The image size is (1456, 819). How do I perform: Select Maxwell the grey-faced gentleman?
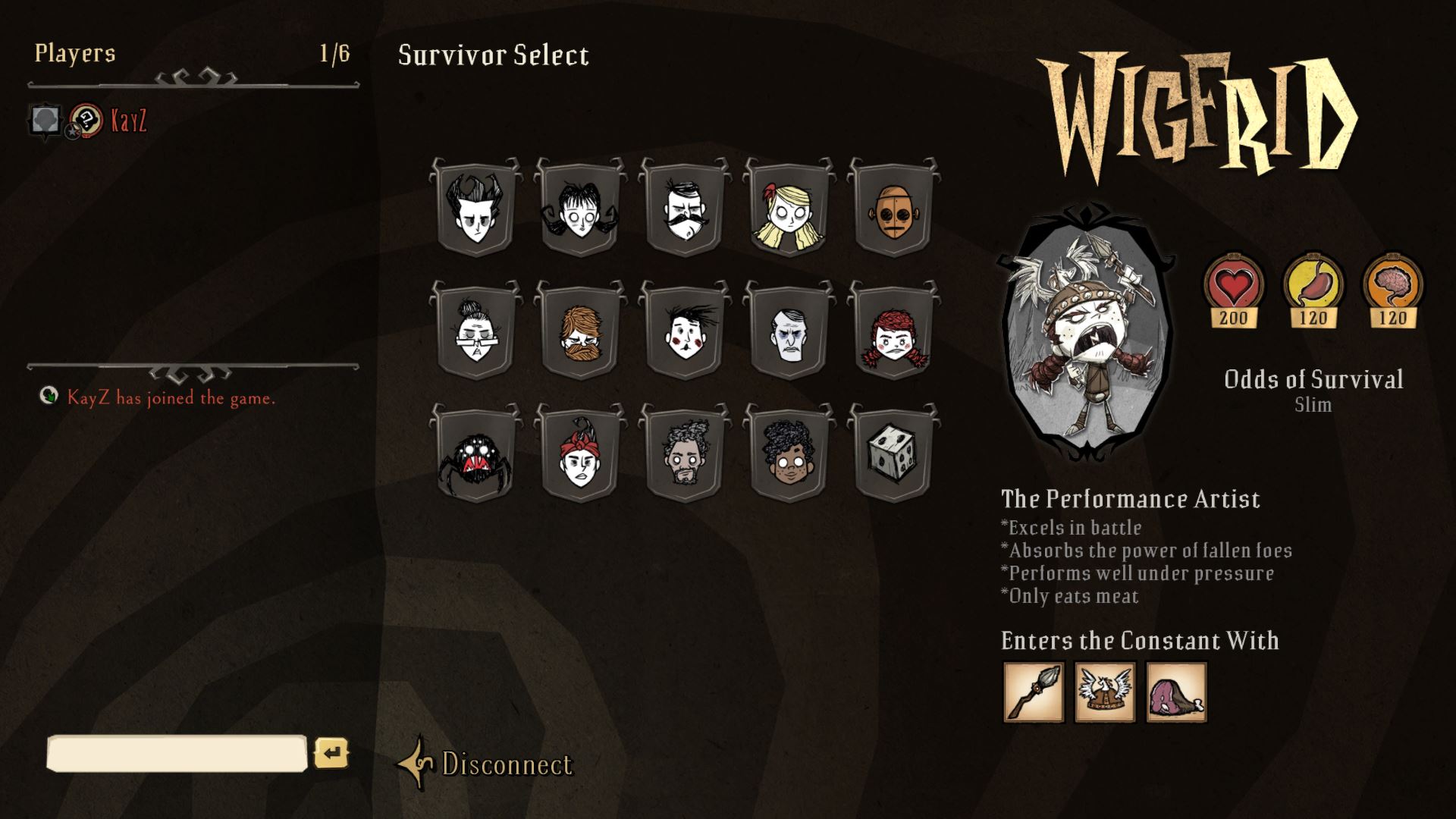pyautogui.click(x=789, y=331)
